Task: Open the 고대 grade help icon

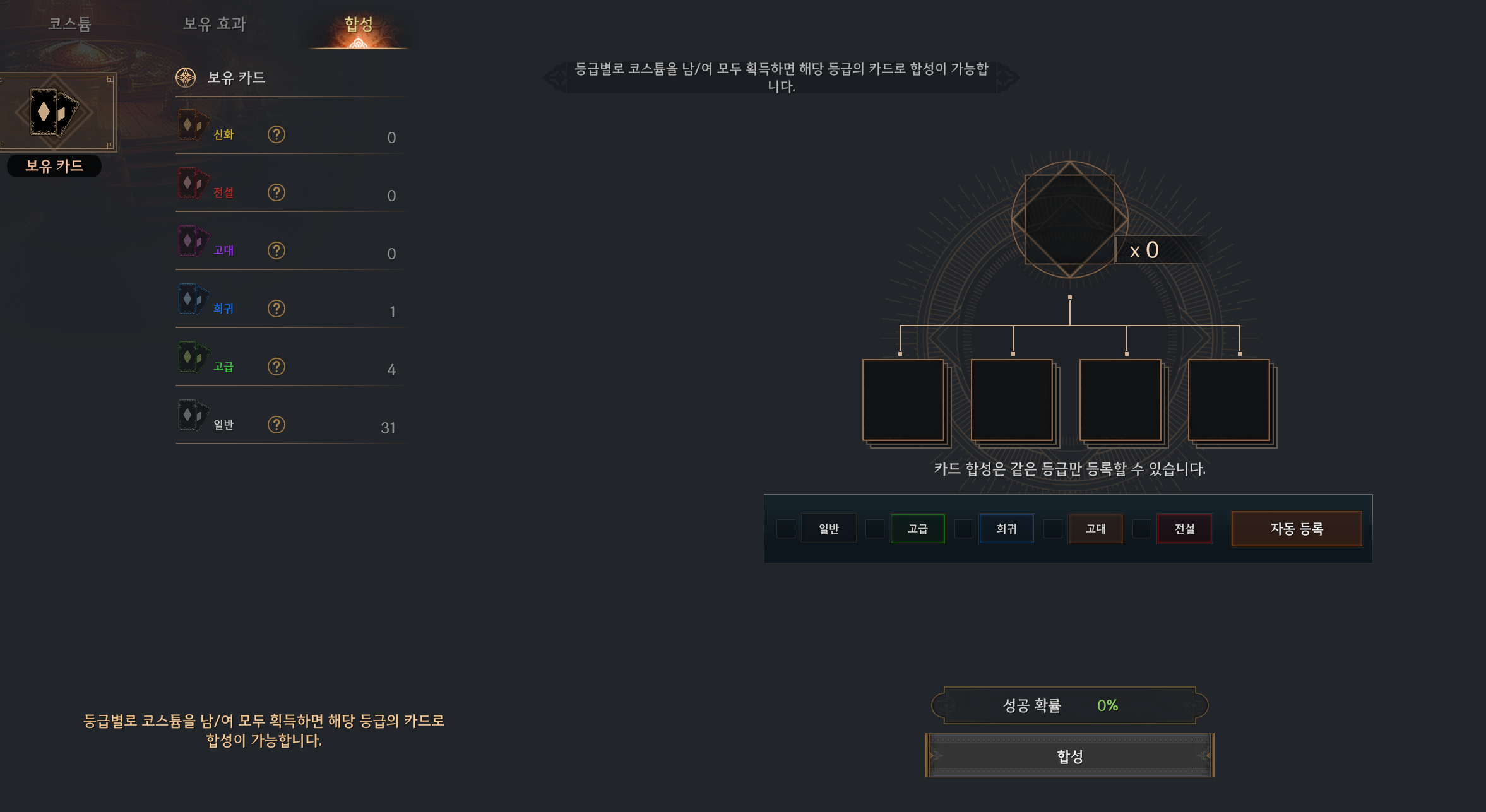Action: [x=276, y=250]
